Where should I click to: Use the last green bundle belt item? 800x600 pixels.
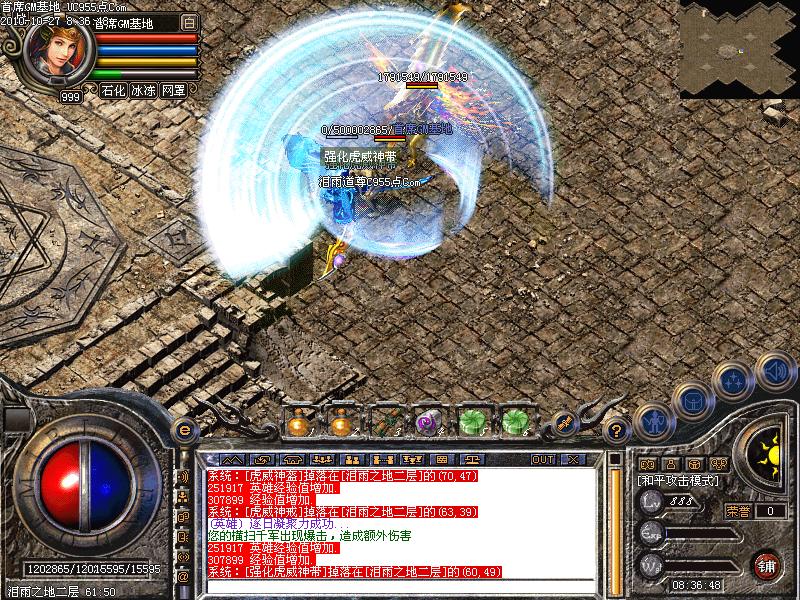tap(514, 423)
